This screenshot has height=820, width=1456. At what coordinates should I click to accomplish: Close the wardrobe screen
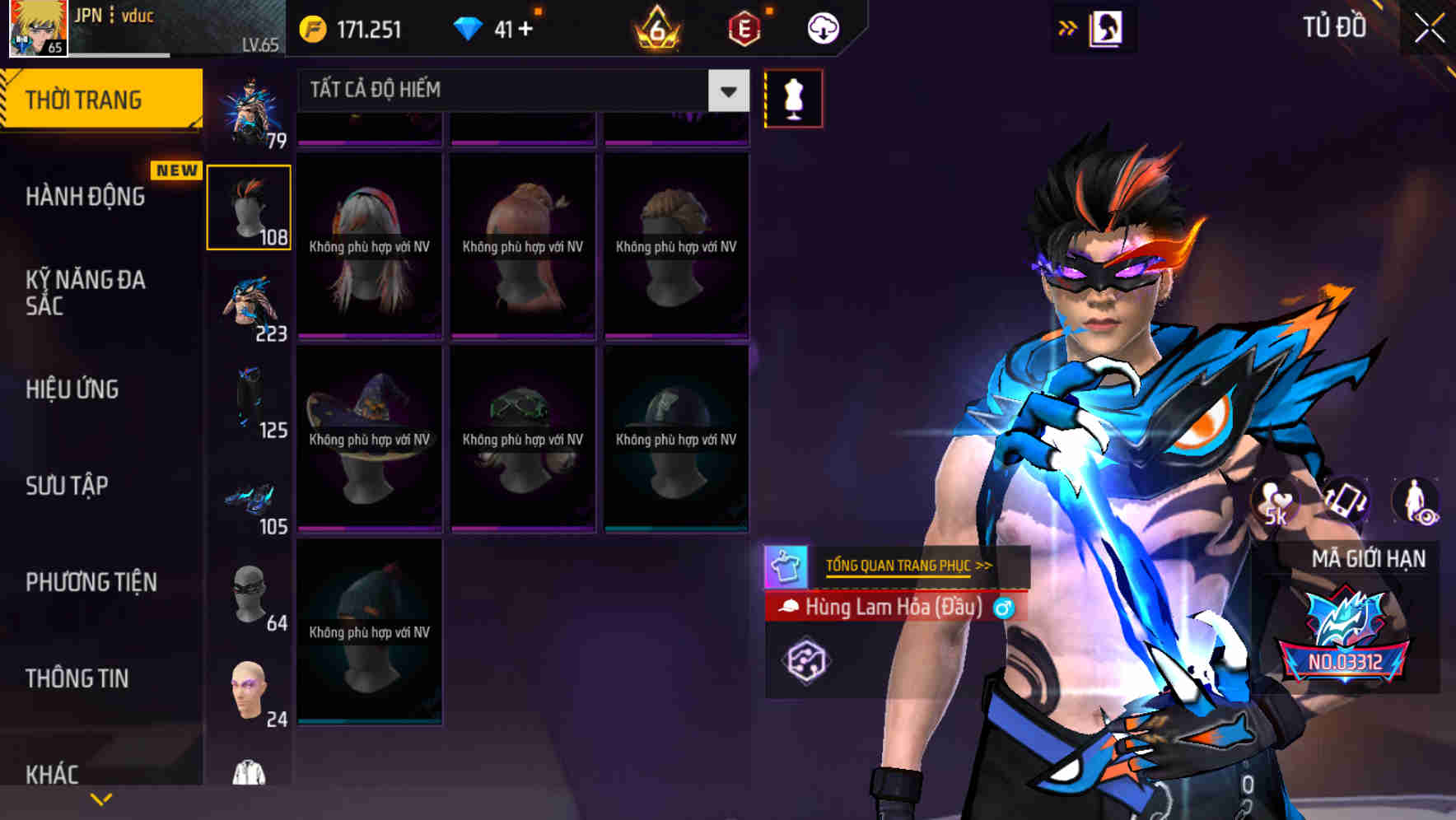[1429, 29]
